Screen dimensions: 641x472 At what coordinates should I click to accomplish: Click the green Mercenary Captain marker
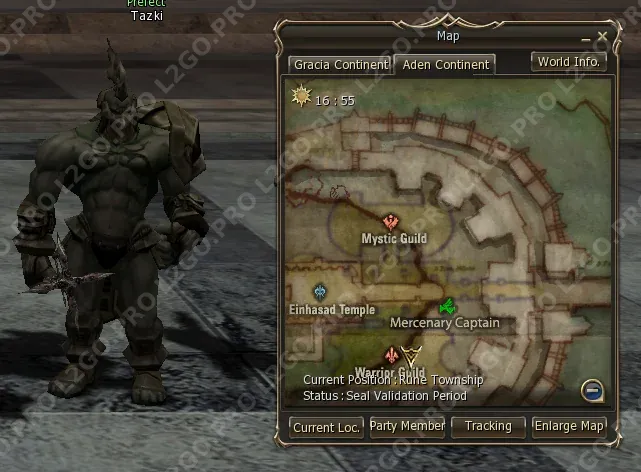click(447, 305)
